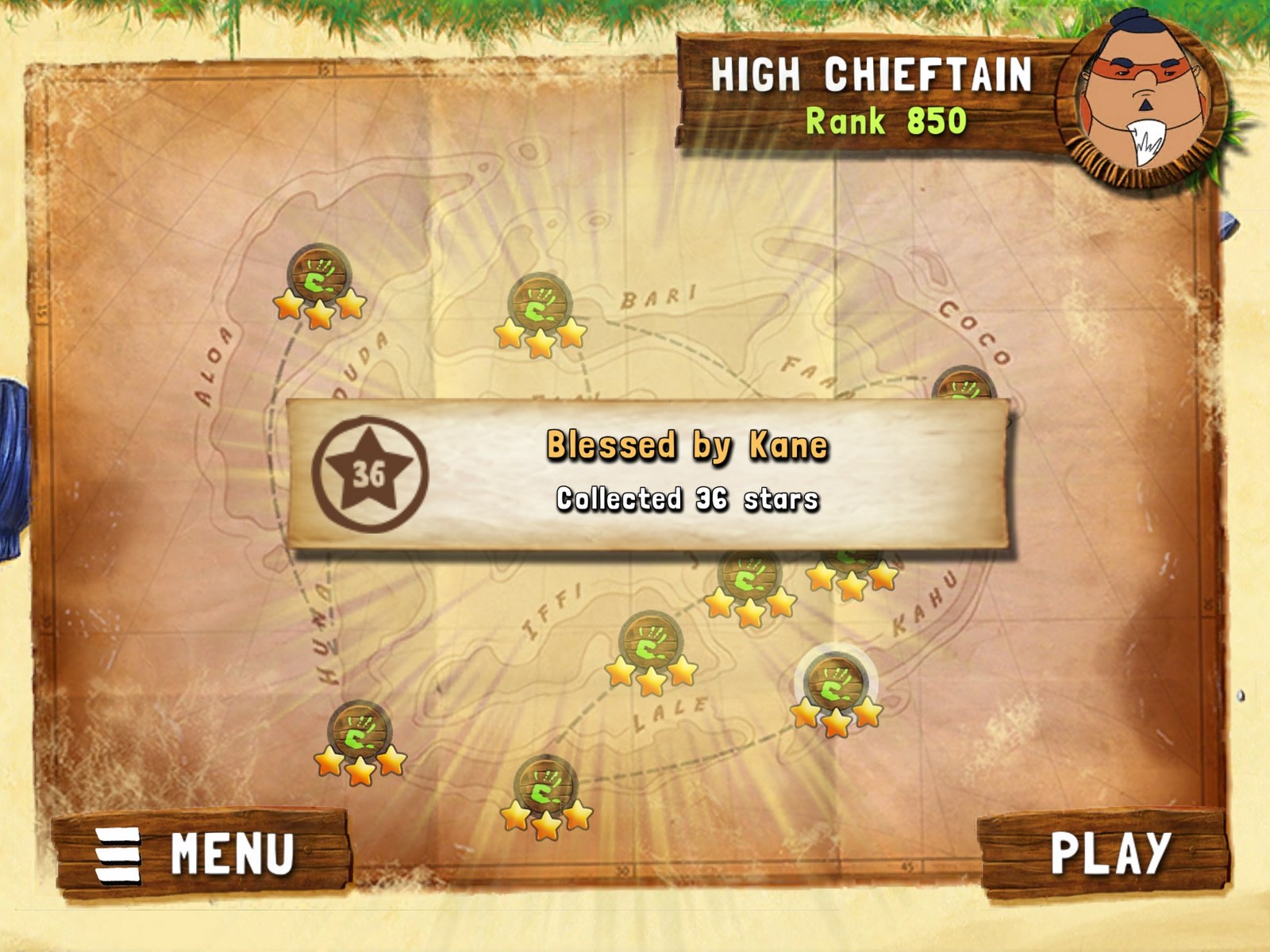Screen dimensions: 1270x952
Task: Choose the level node beside the Bari label
Action: [x=540, y=306]
